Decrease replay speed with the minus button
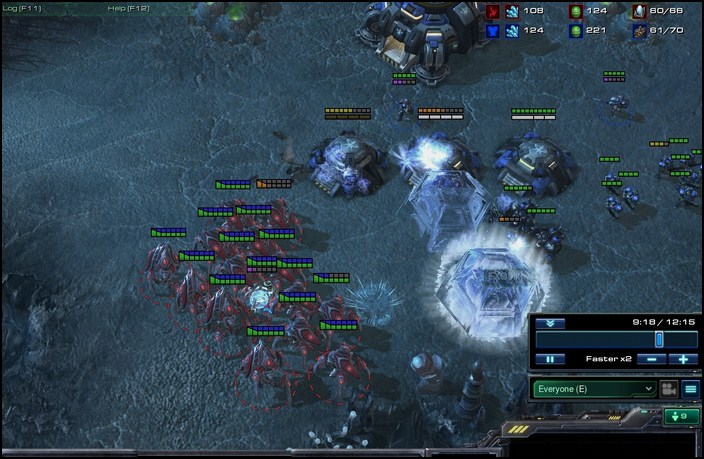Screen dimensions: 704x459 click(651, 358)
